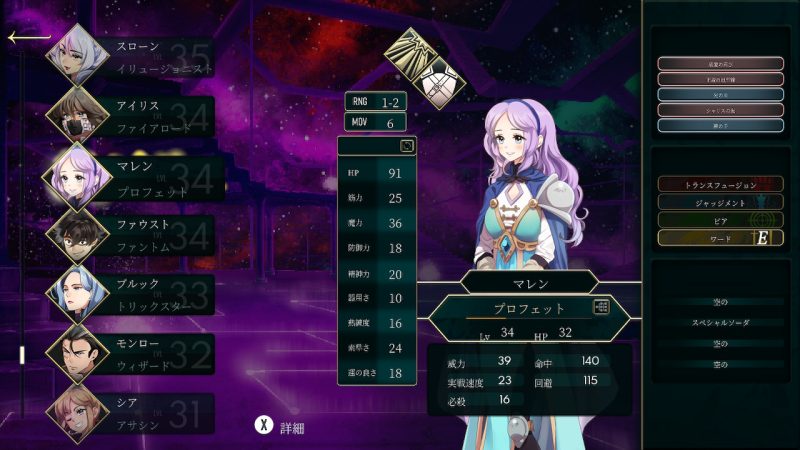Choose シア the アサシン
This screenshot has width=800, height=450.
tap(140, 413)
